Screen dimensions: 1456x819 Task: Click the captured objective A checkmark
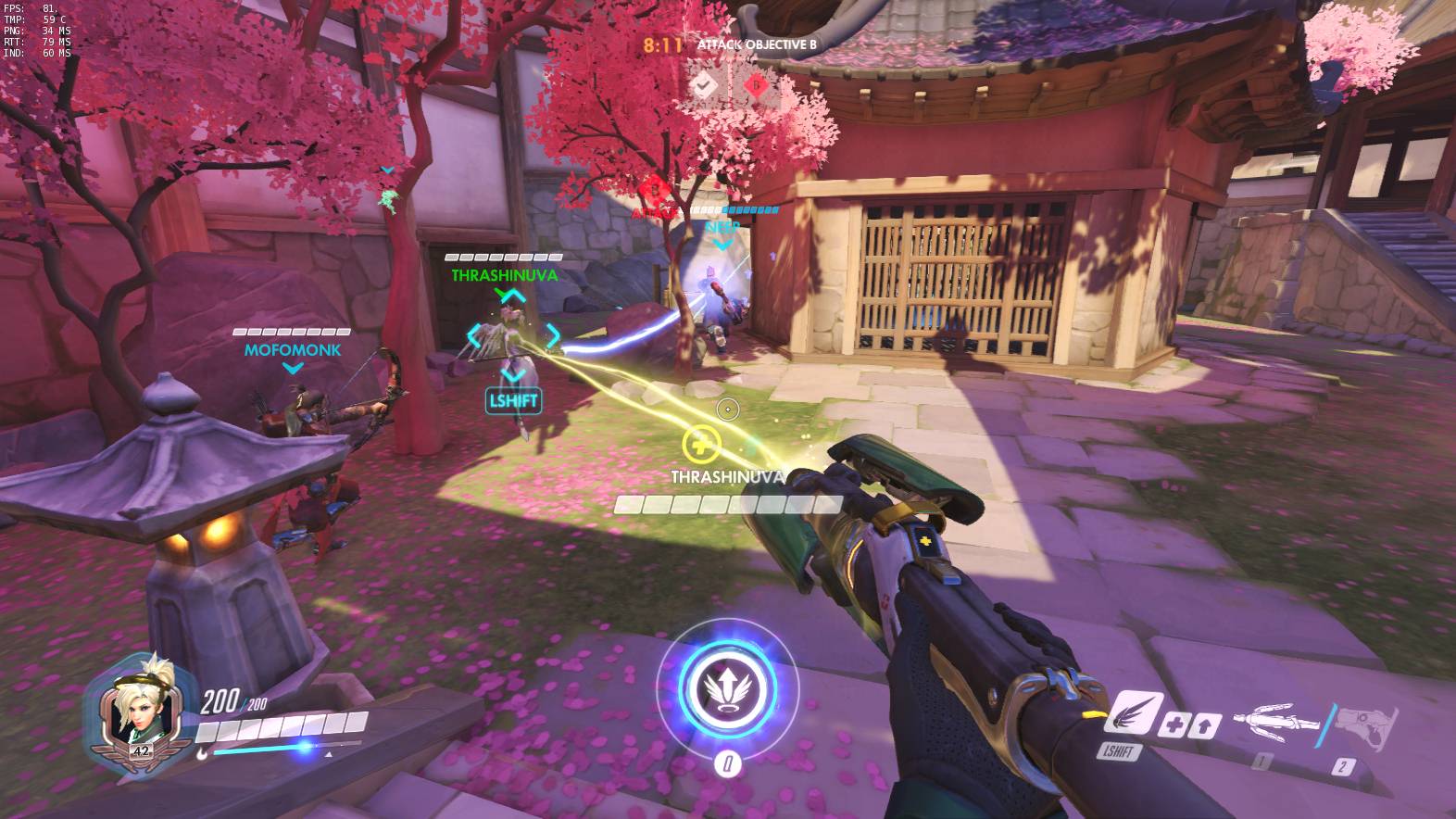coord(706,86)
